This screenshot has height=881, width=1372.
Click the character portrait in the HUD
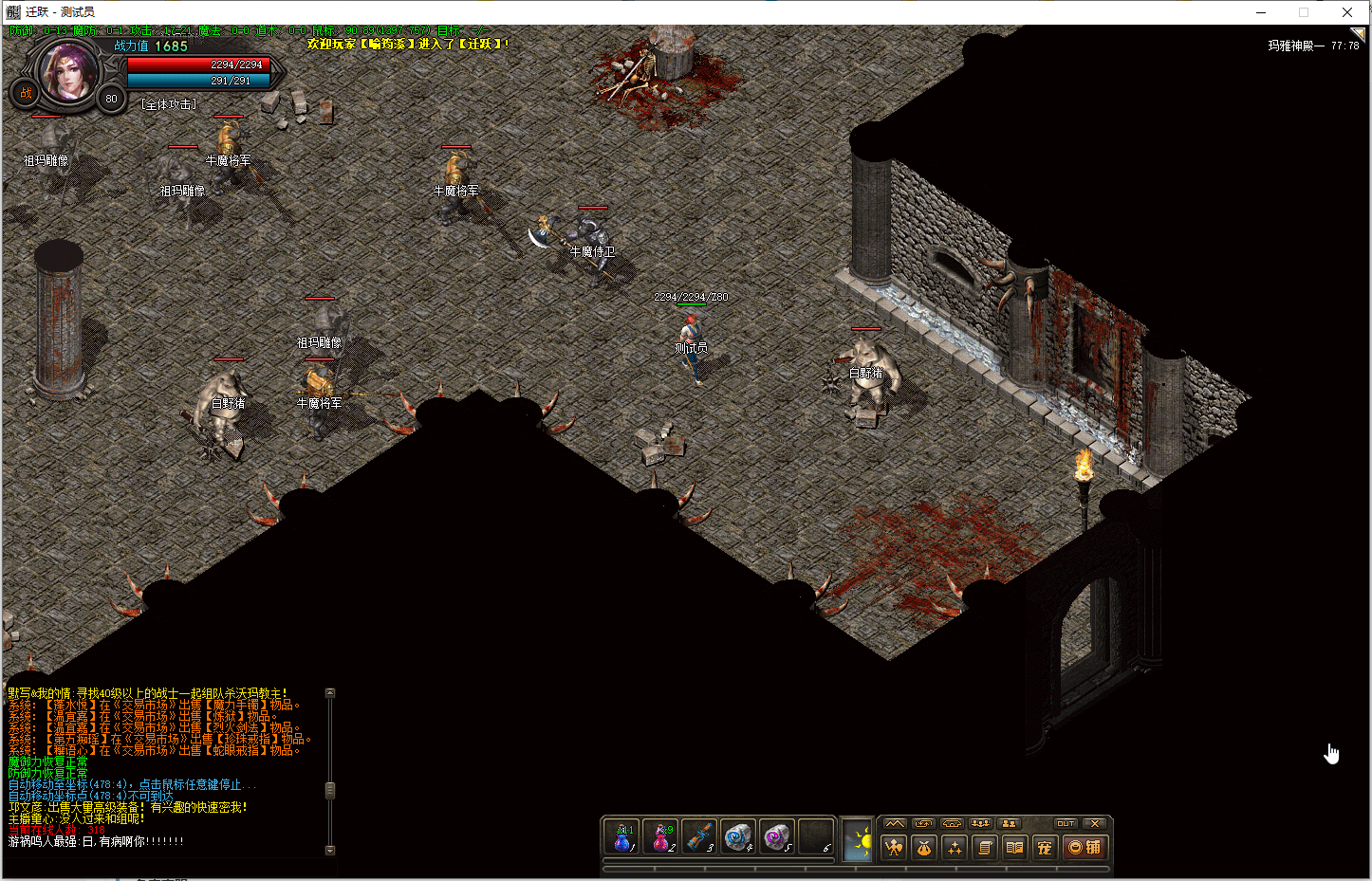[x=67, y=72]
